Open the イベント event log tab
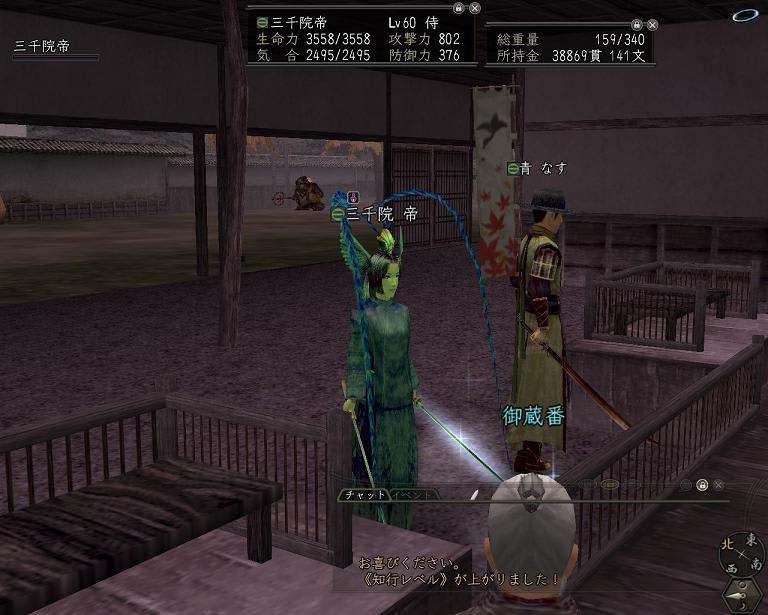The width and height of the screenshot is (768, 615). pos(410,495)
